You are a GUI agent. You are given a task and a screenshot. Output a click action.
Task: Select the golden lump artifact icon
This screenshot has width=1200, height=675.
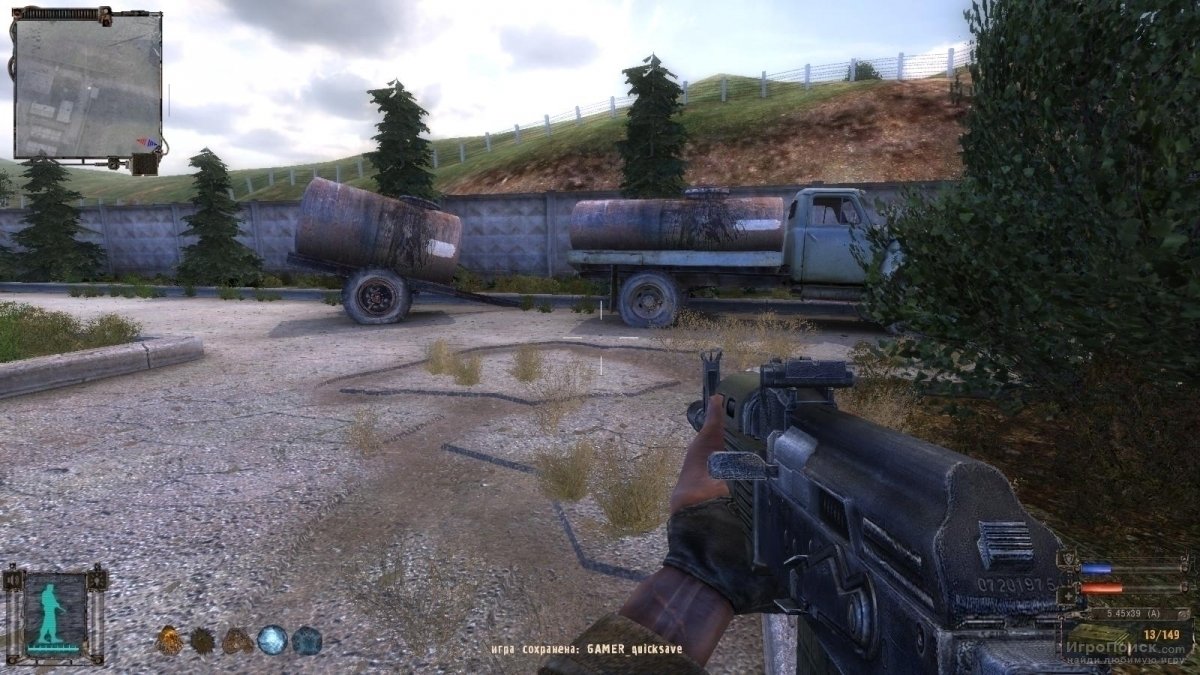coord(169,639)
